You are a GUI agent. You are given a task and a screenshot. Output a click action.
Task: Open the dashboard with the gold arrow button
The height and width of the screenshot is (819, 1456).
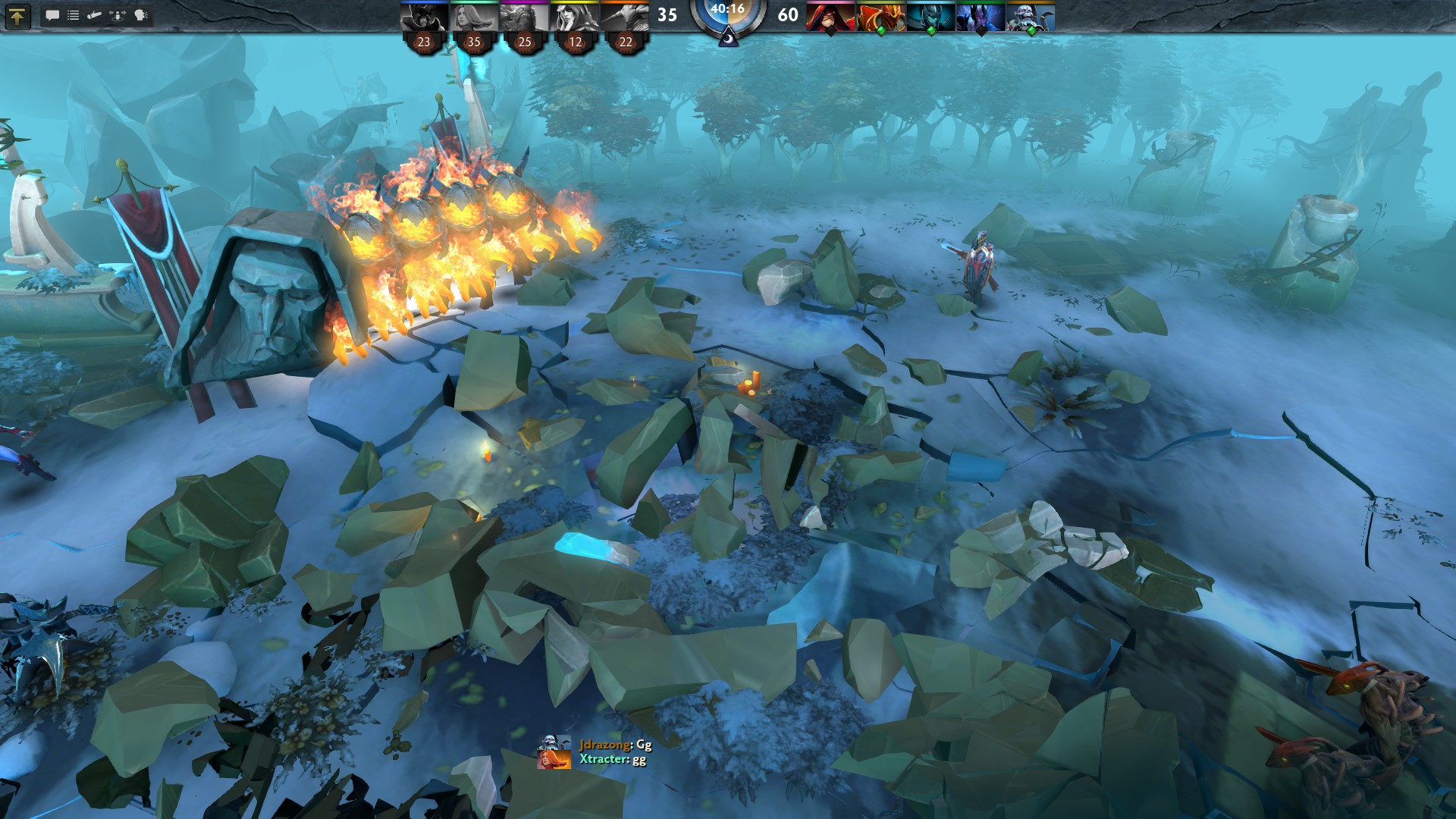17,16
